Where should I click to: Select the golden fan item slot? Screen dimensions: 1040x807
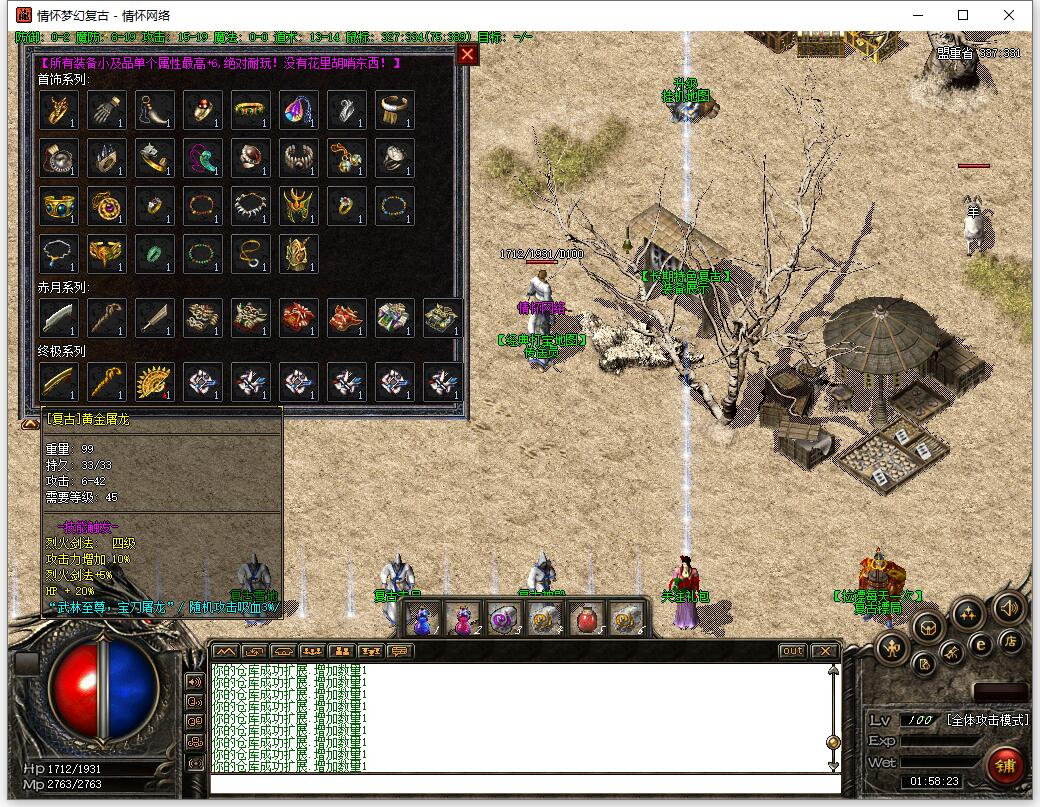coord(155,381)
